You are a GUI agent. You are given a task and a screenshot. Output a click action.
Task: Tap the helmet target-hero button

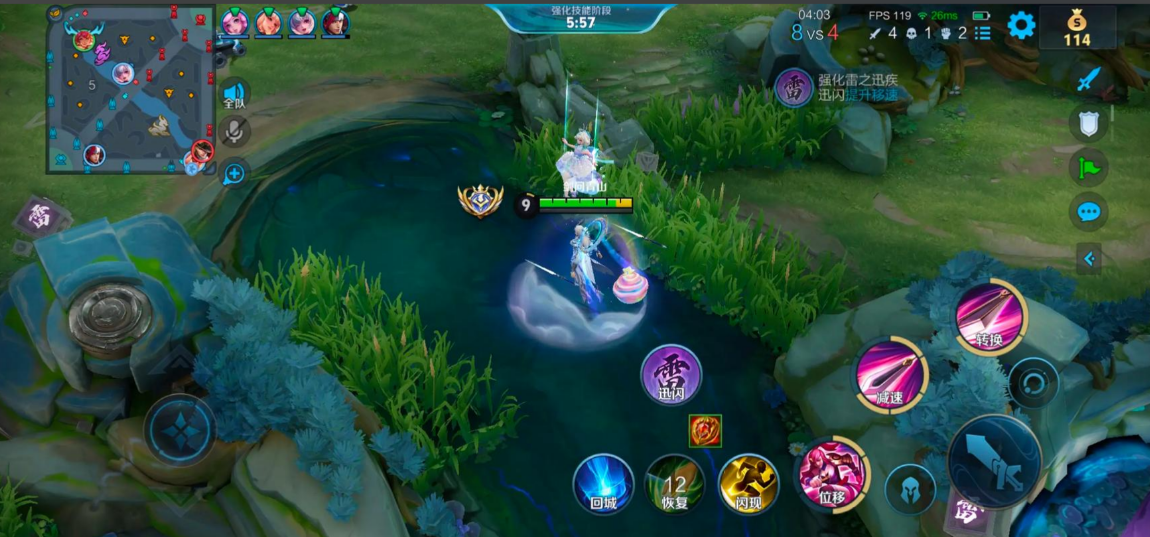pyautogui.click(x=910, y=489)
